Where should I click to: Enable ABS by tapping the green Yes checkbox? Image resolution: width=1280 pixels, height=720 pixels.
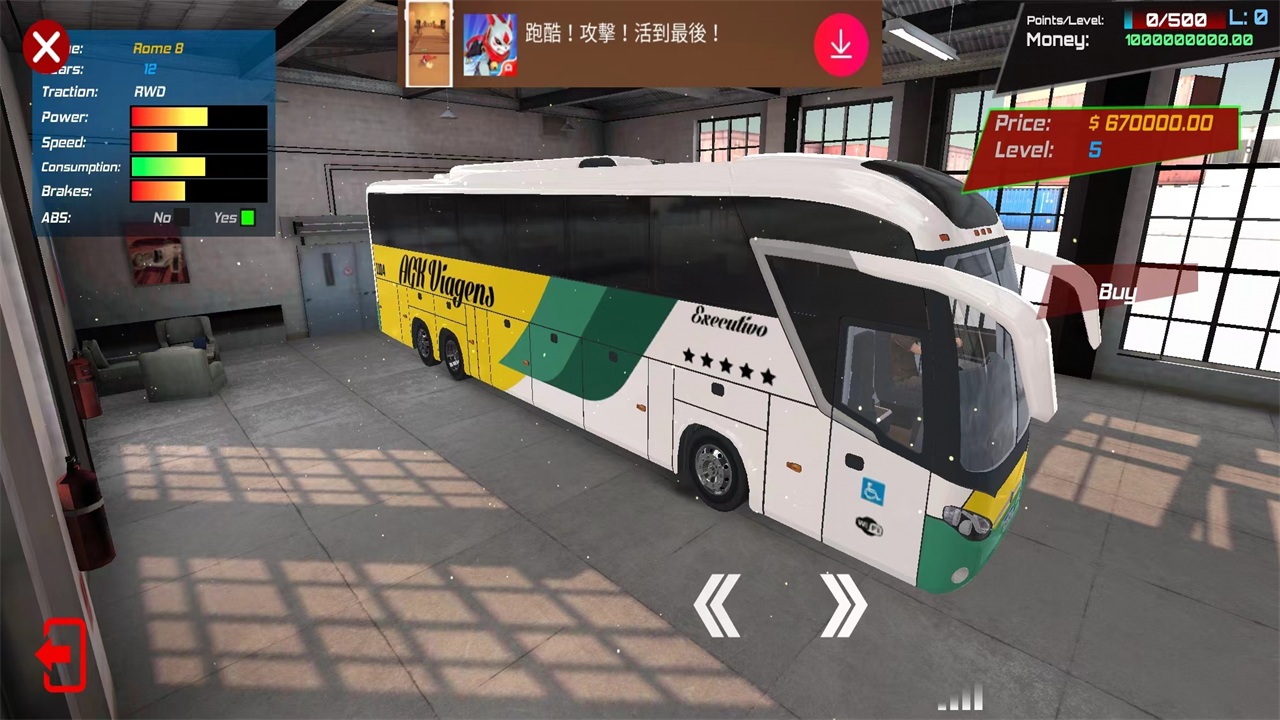[x=245, y=217]
